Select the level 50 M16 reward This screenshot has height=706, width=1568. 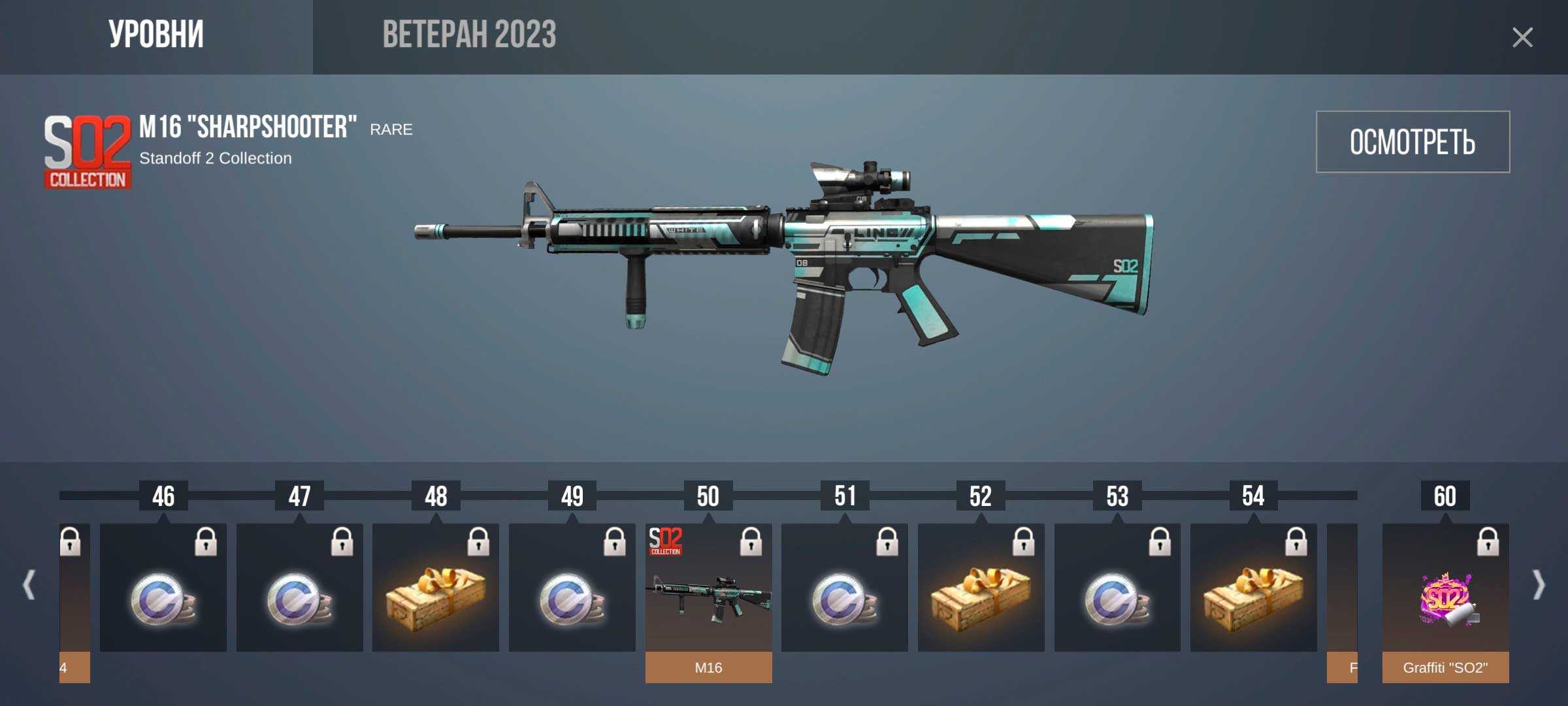pos(708,595)
